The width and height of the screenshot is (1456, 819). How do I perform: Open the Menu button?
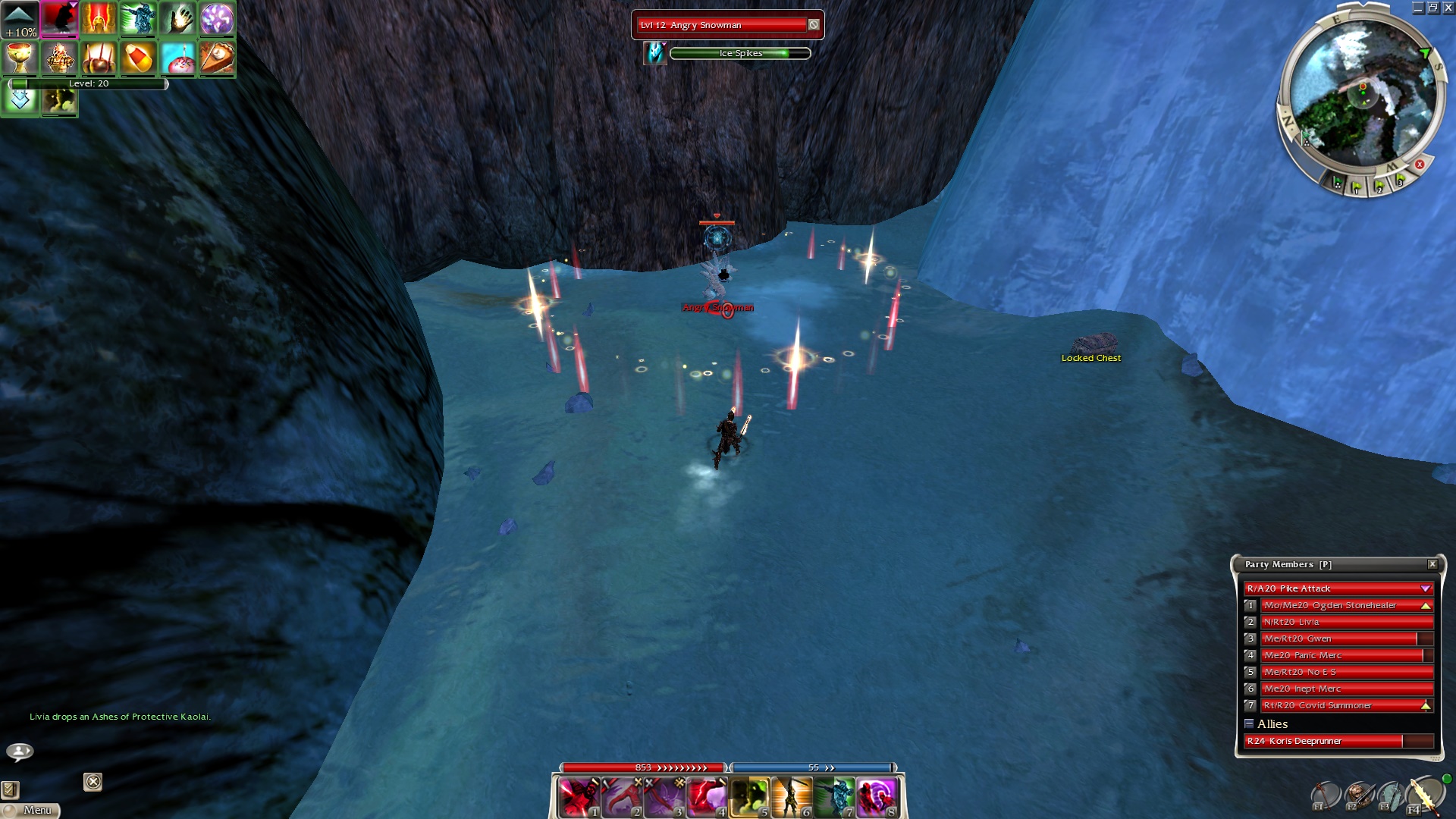pos(30,810)
